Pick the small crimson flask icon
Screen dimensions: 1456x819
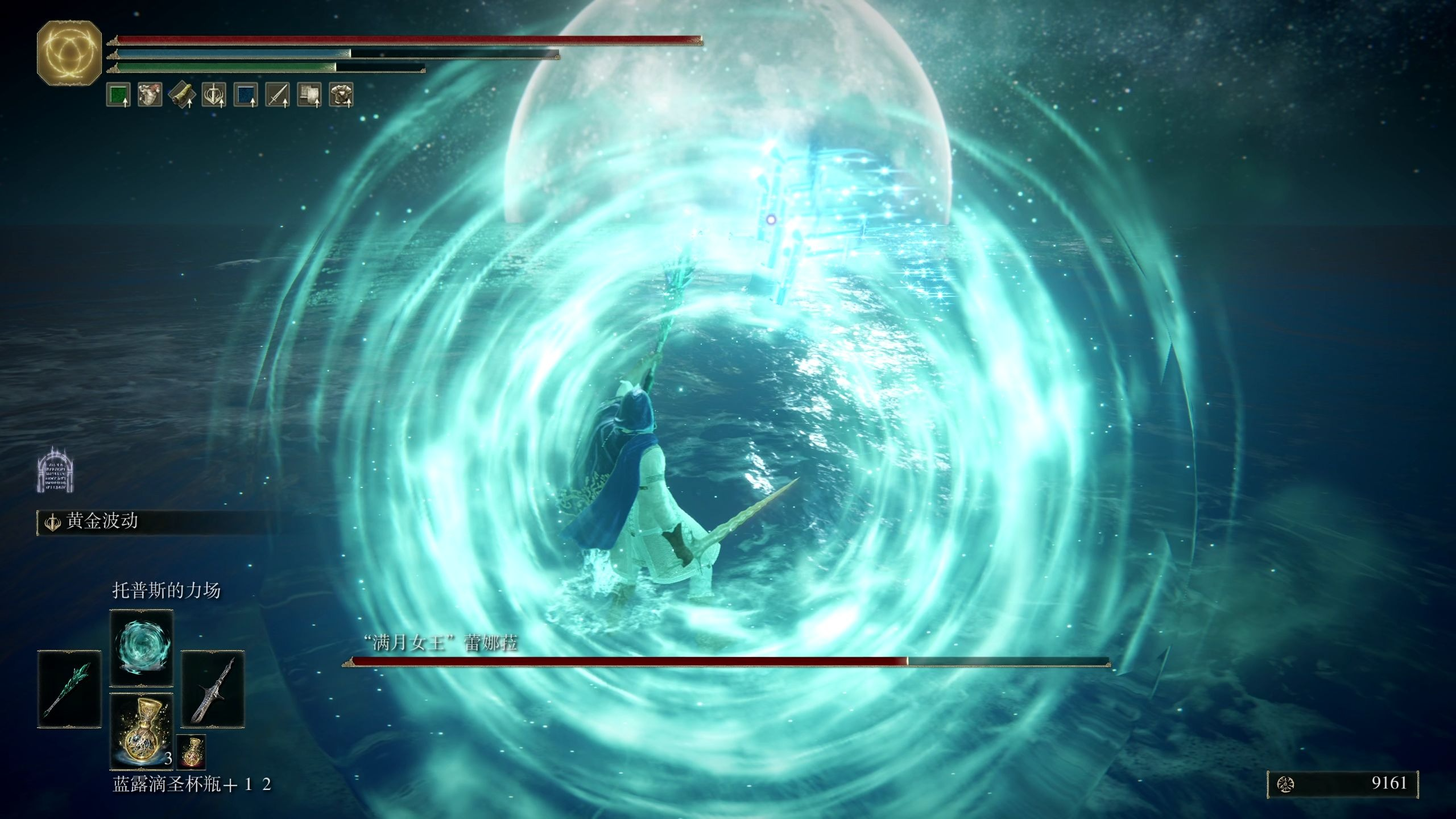[191, 751]
